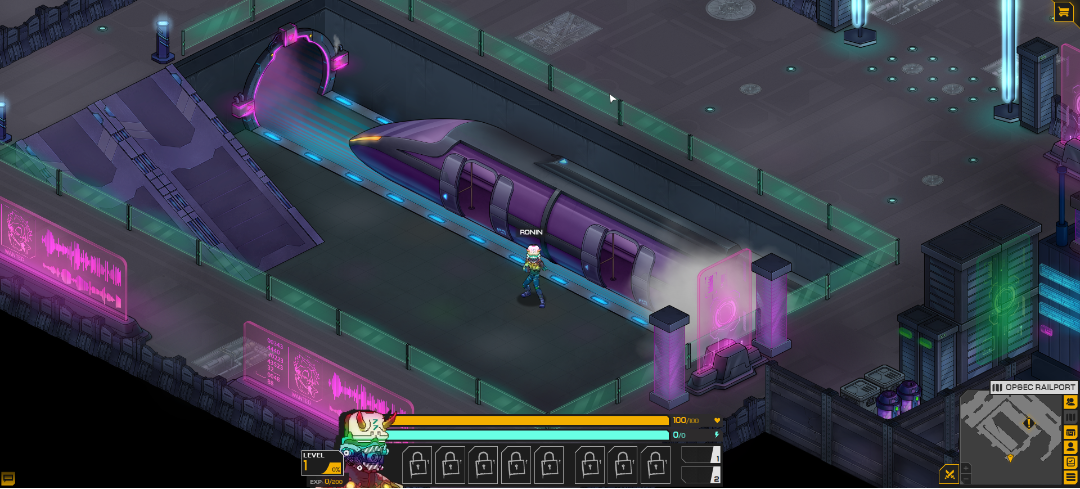
Task: Zoom in the minimap with plus button
Action: coord(967,466)
